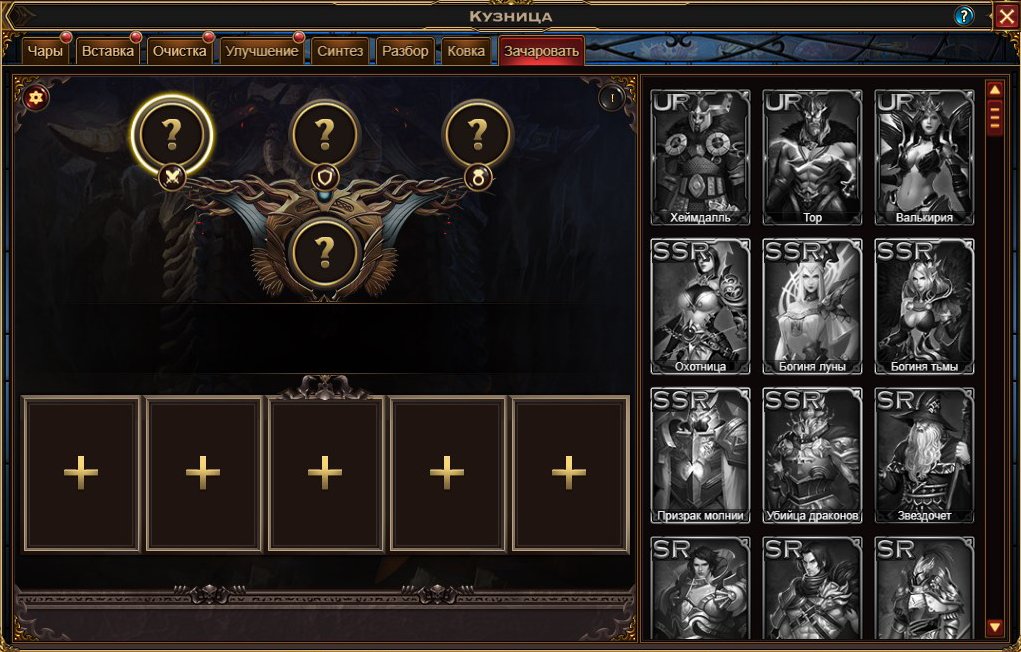Go to the Улучшение tab
This screenshot has height=652, width=1021.
pyautogui.click(x=261, y=52)
